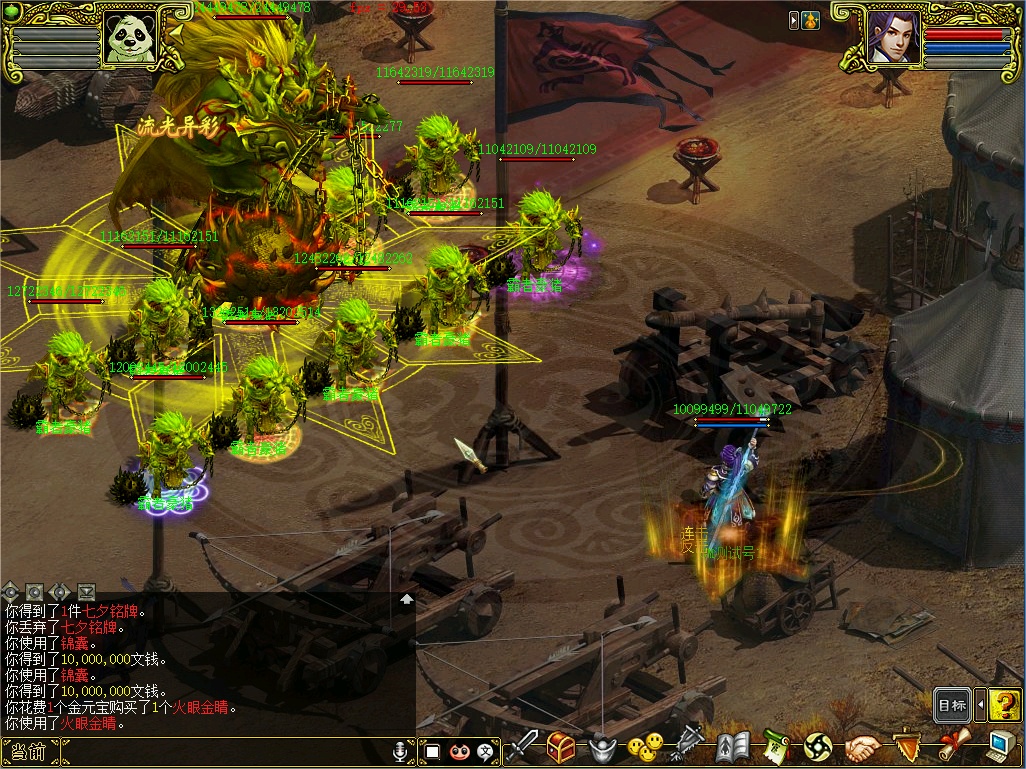Toggle the microphone voice button
Screen dimensions: 1026x769
[401, 750]
